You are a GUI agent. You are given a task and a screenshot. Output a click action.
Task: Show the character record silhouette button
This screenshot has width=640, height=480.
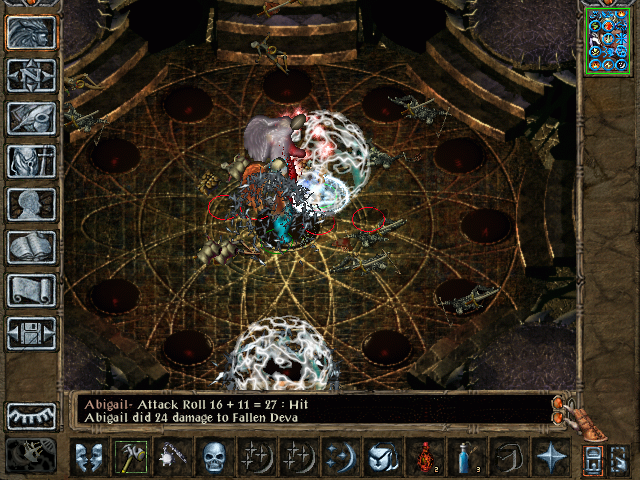tap(32, 204)
